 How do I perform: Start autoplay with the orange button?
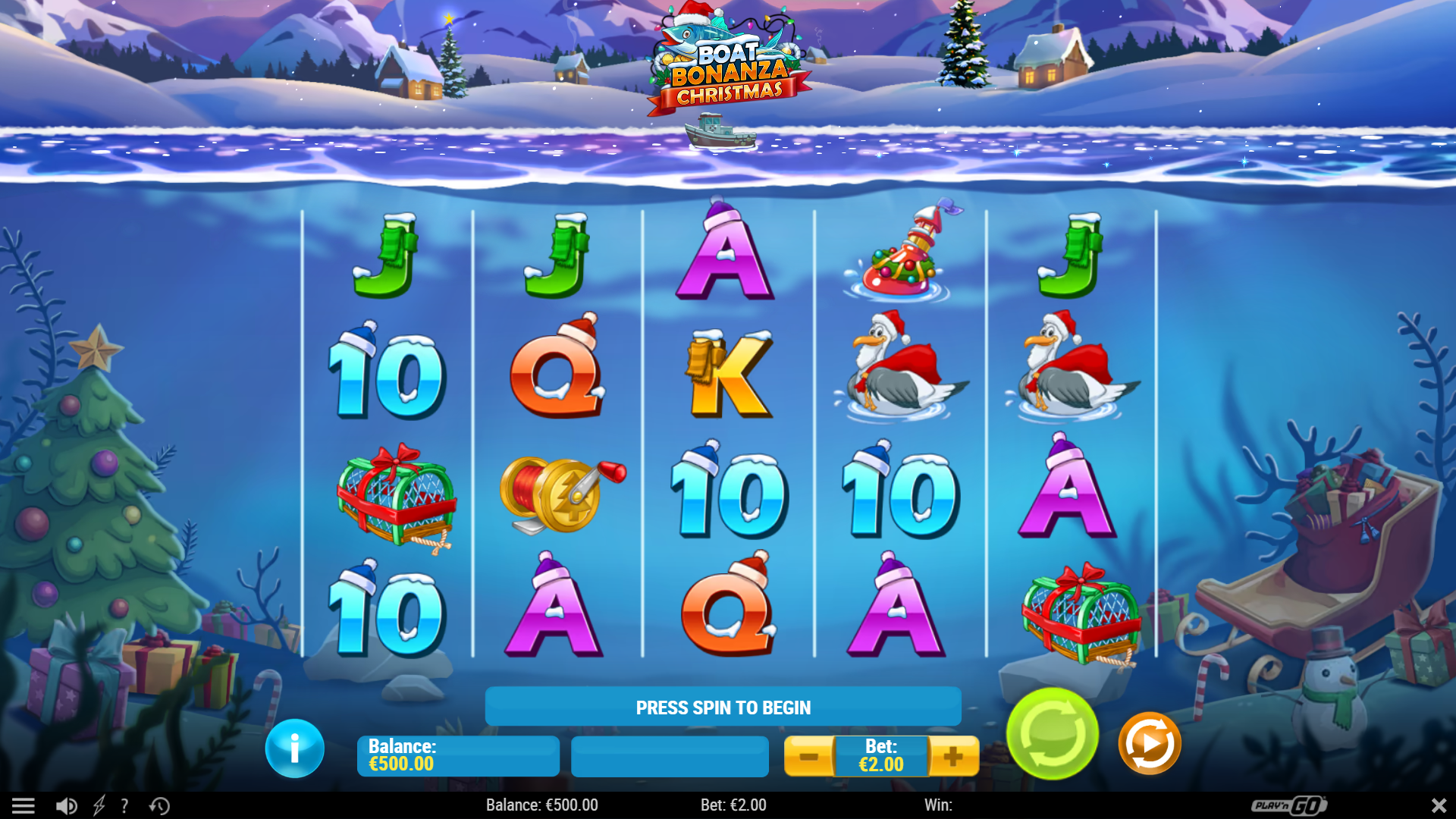point(1149,743)
